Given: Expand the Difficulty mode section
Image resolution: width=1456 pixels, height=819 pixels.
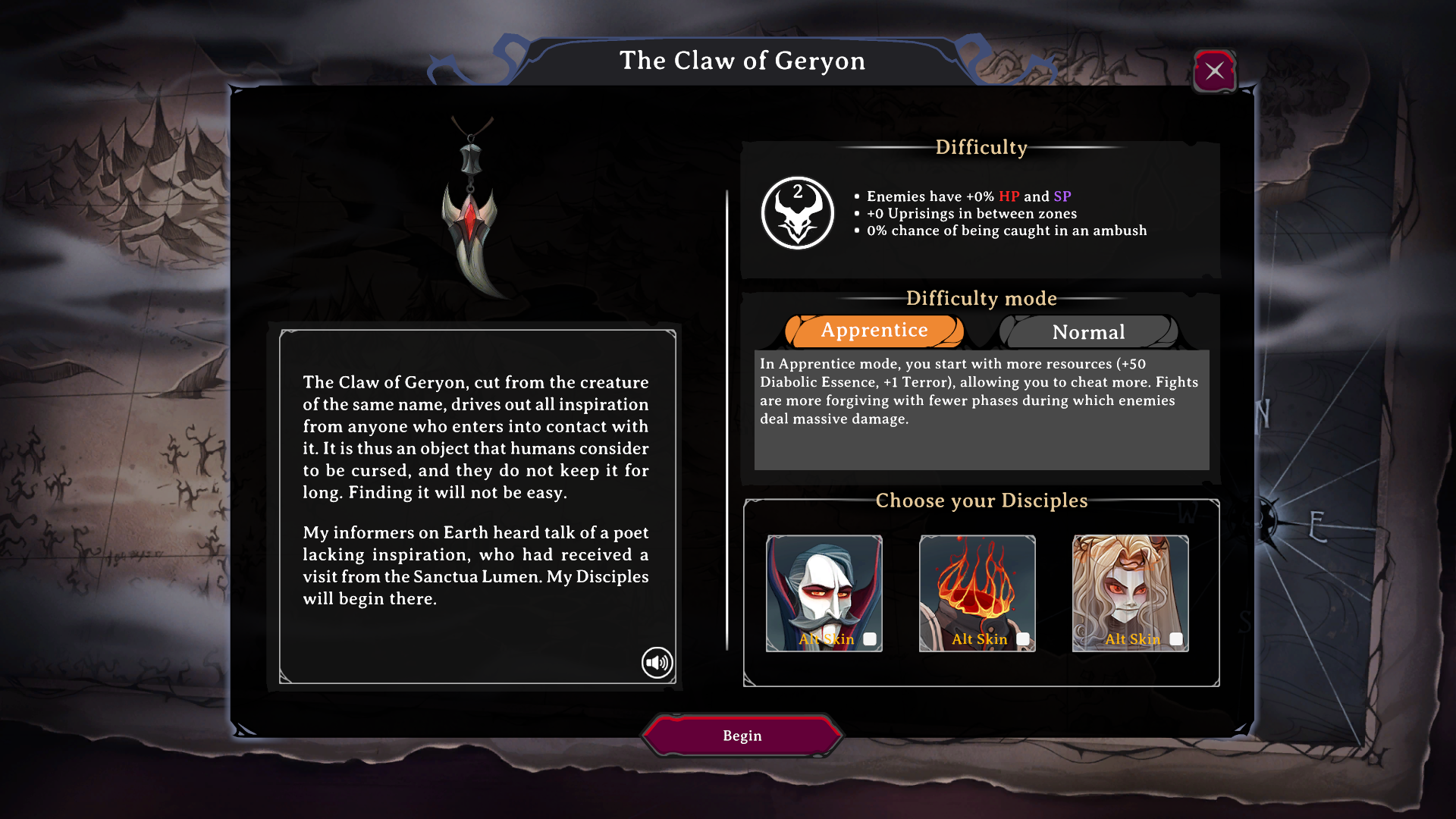Looking at the screenshot, I should pos(982,298).
